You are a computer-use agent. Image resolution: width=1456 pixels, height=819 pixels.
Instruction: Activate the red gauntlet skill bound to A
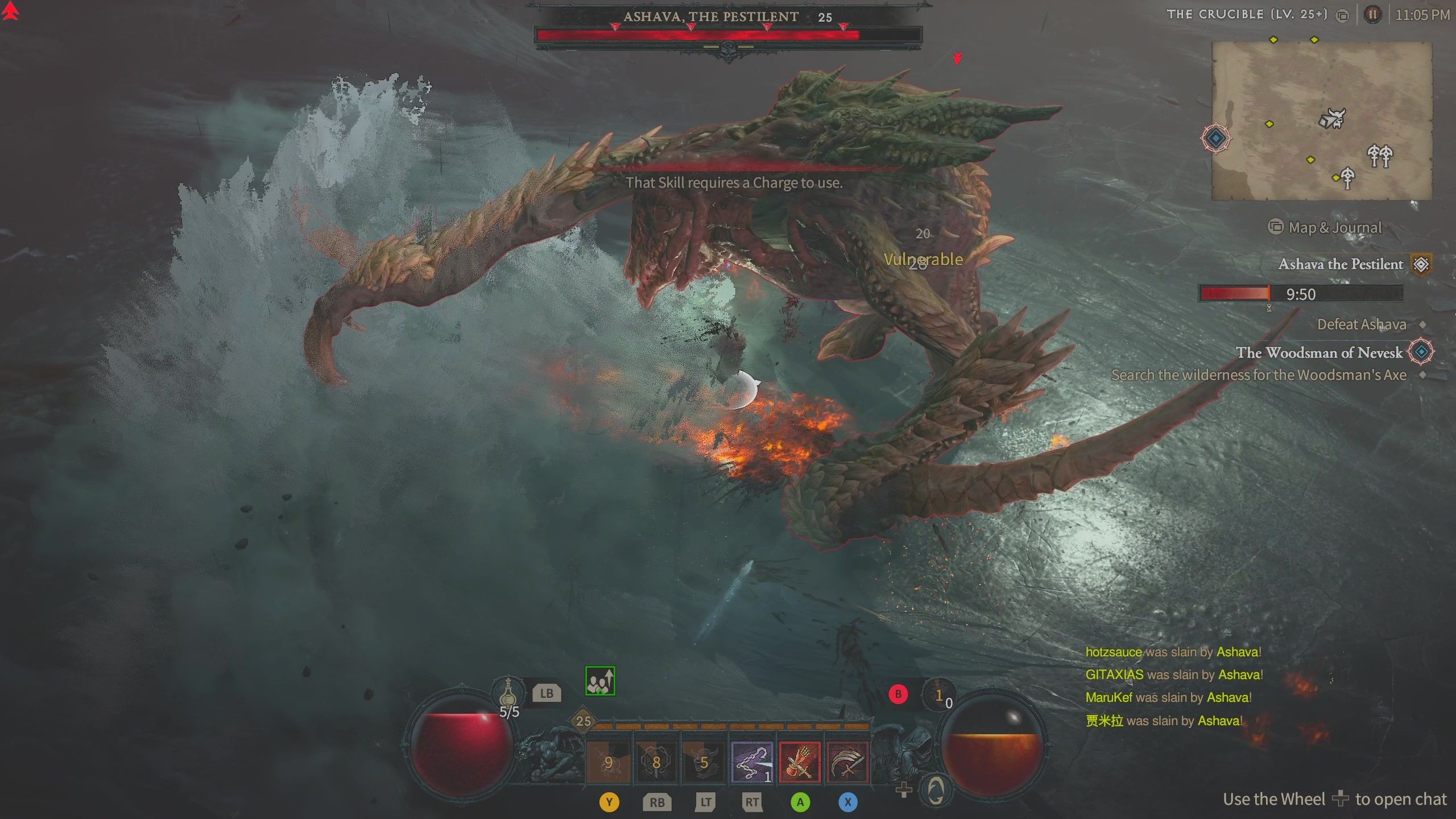tap(801, 763)
